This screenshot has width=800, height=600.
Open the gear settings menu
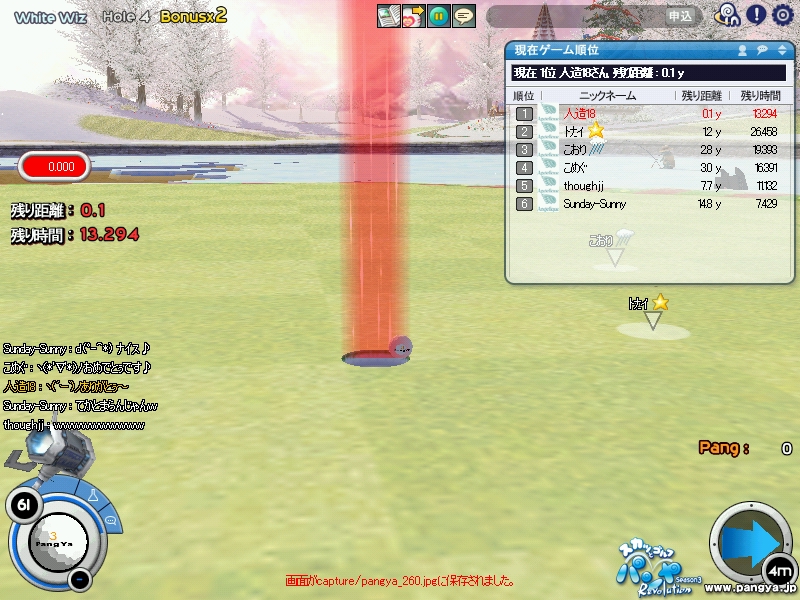(782, 15)
